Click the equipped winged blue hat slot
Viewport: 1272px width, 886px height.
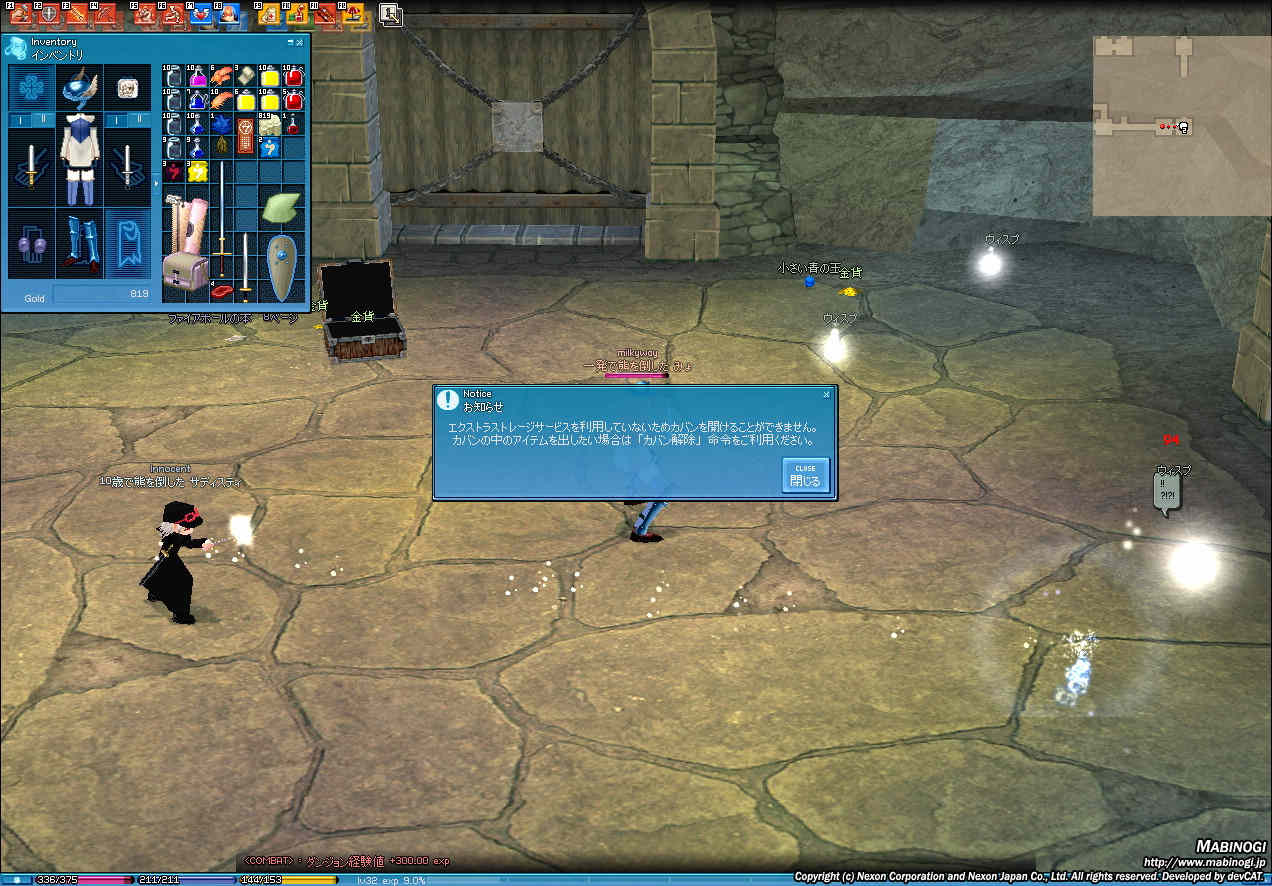click(x=77, y=88)
